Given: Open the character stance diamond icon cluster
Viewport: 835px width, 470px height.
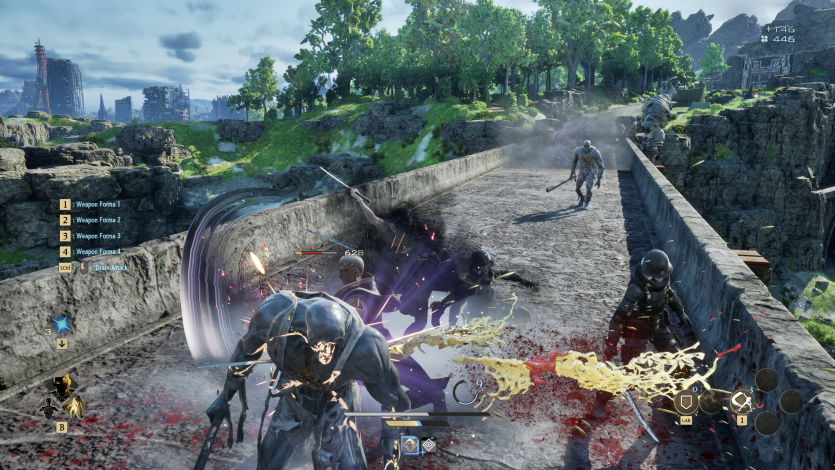Looking at the screenshot, I should [x=61, y=397].
